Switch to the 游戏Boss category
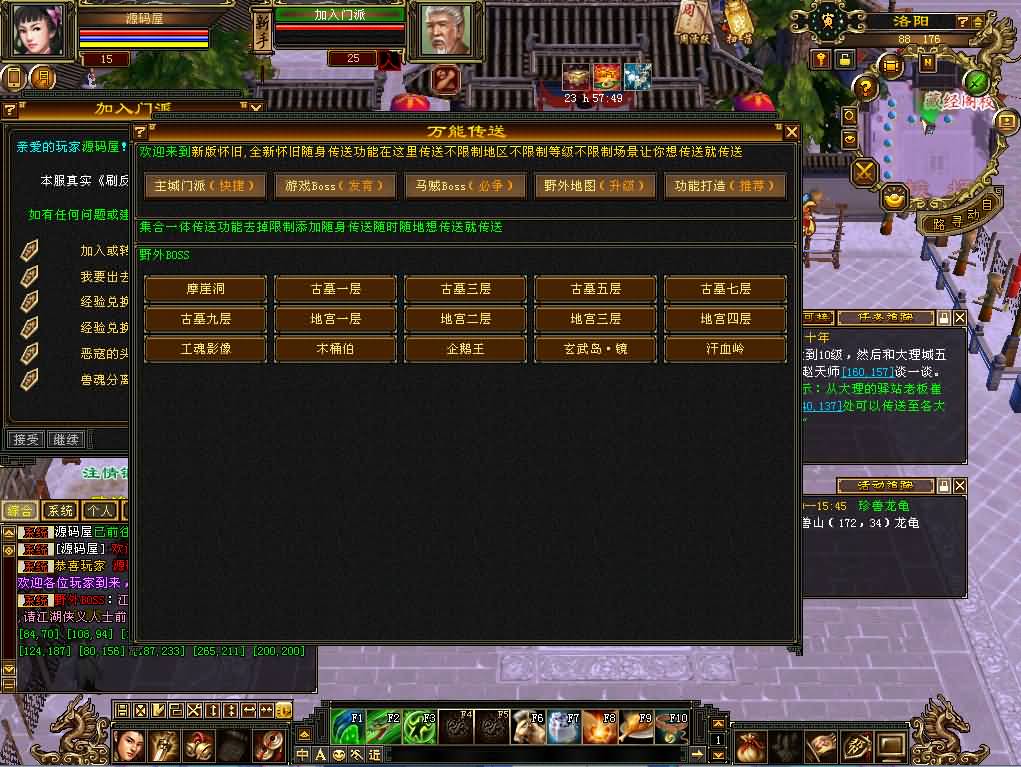 pos(336,186)
